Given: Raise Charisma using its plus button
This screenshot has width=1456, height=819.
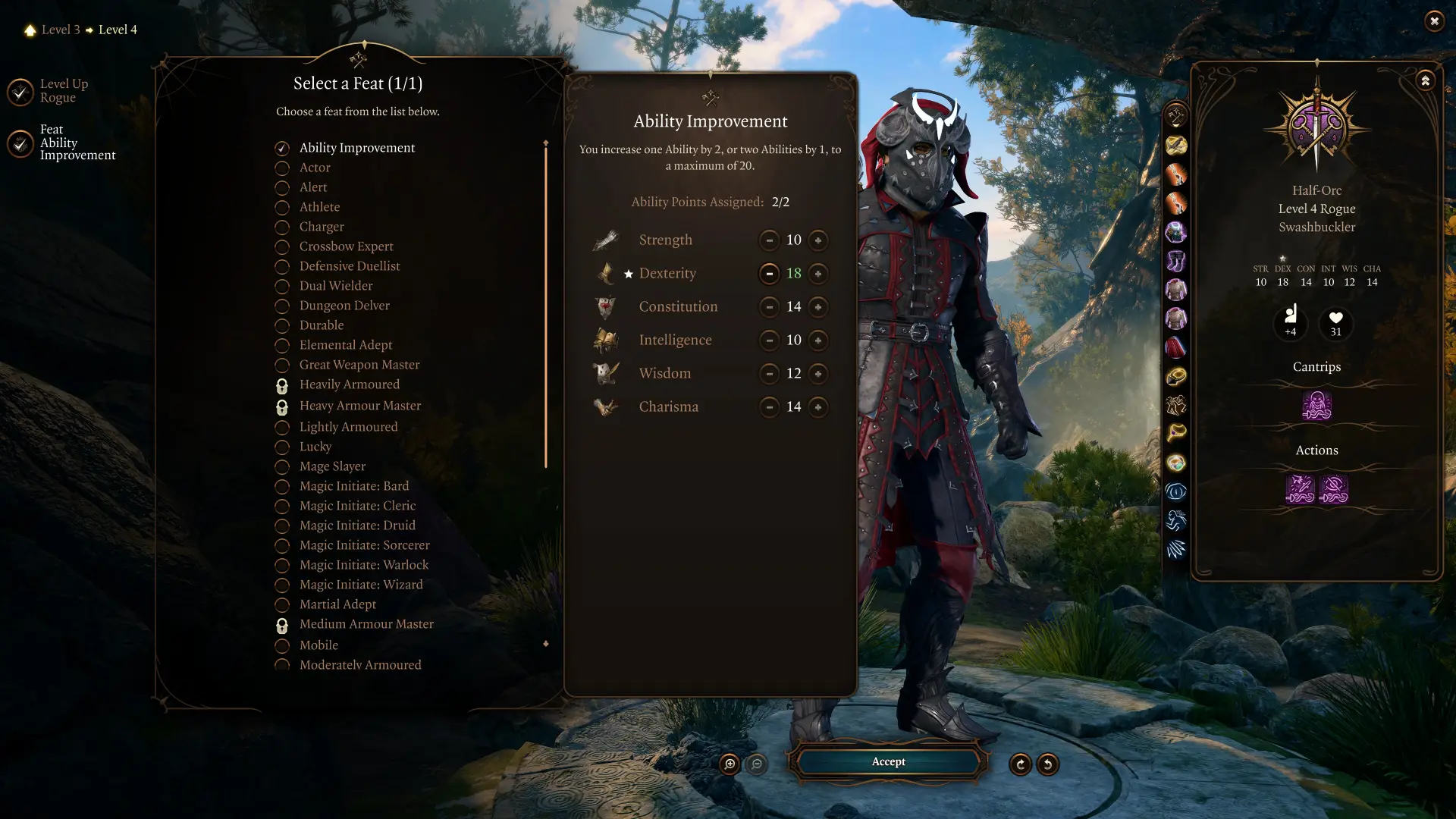Looking at the screenshot, I should coord(817,407).
